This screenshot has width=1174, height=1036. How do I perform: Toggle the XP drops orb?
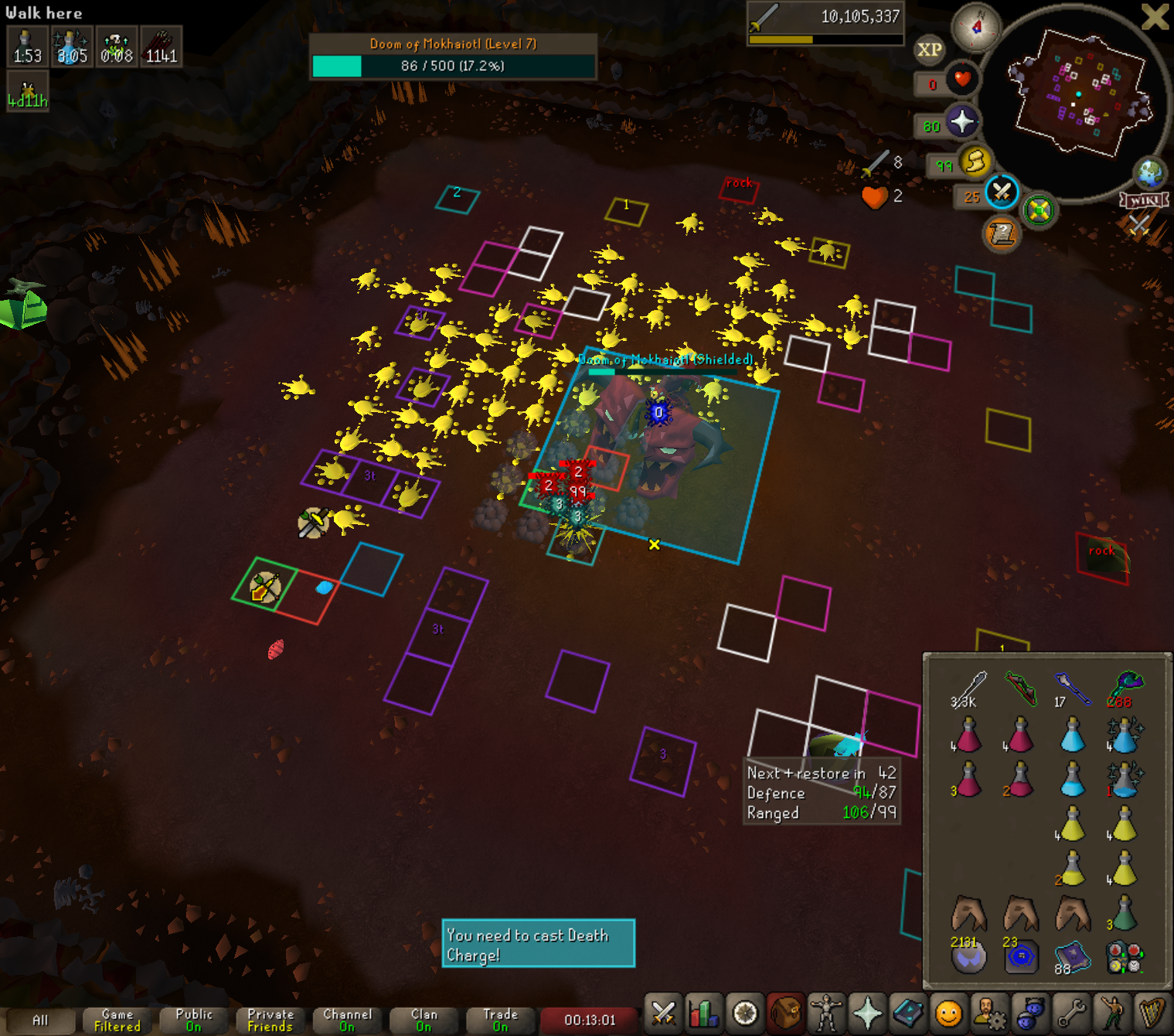(929, 50)
